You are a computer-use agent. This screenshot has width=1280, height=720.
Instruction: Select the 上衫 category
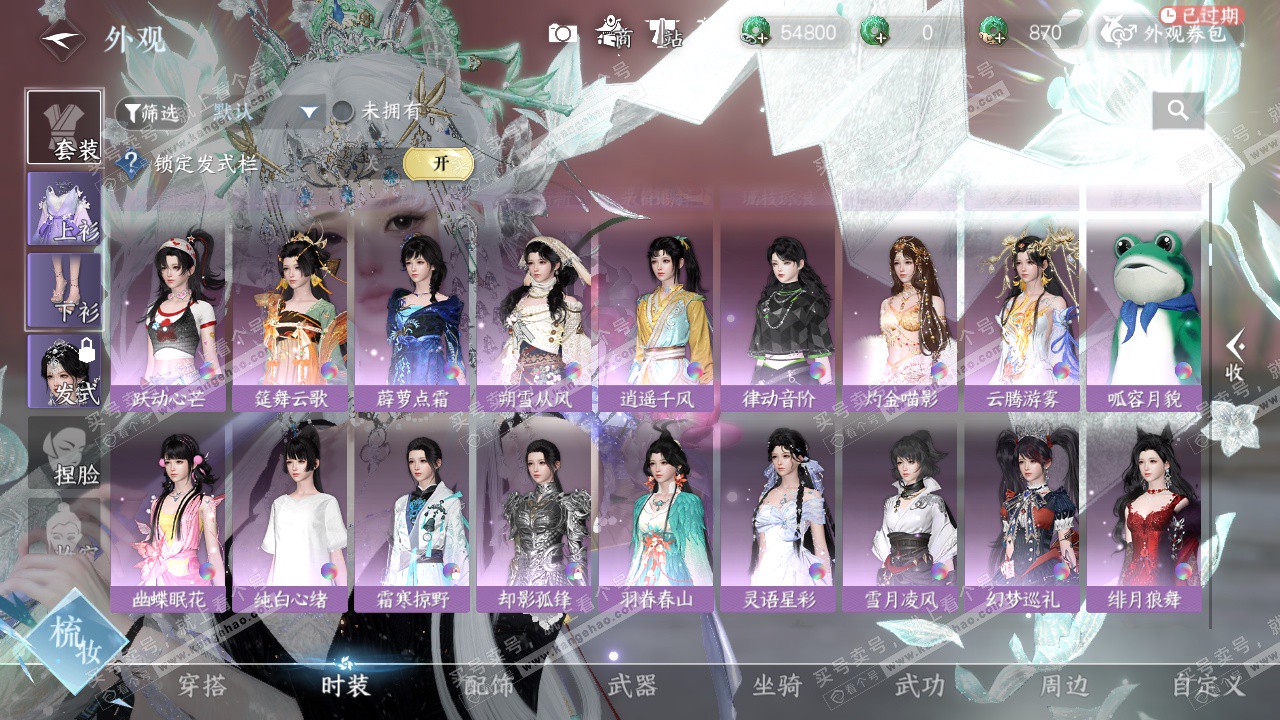(x=65, y=208)
